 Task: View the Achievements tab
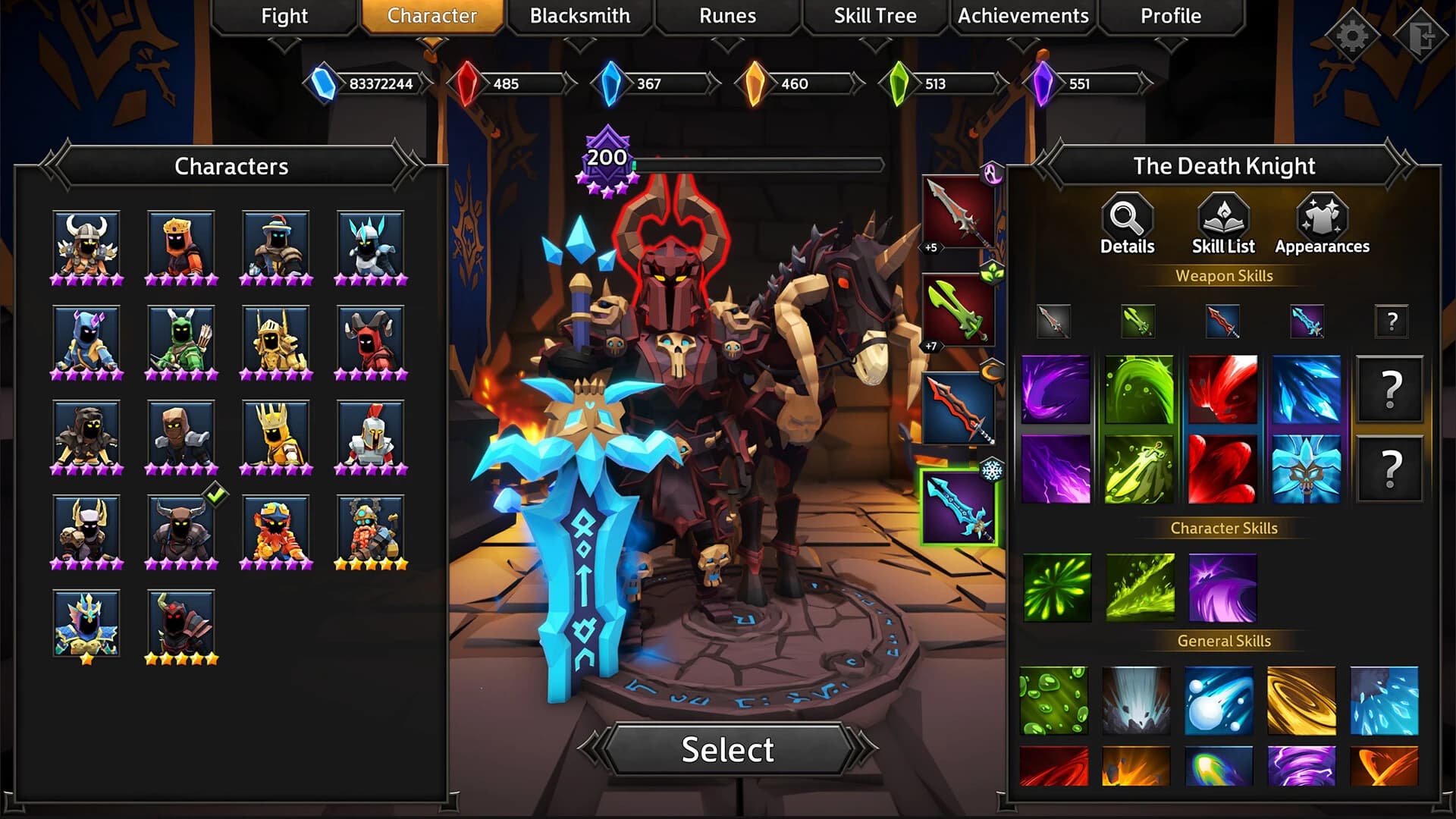[1022, 16]
